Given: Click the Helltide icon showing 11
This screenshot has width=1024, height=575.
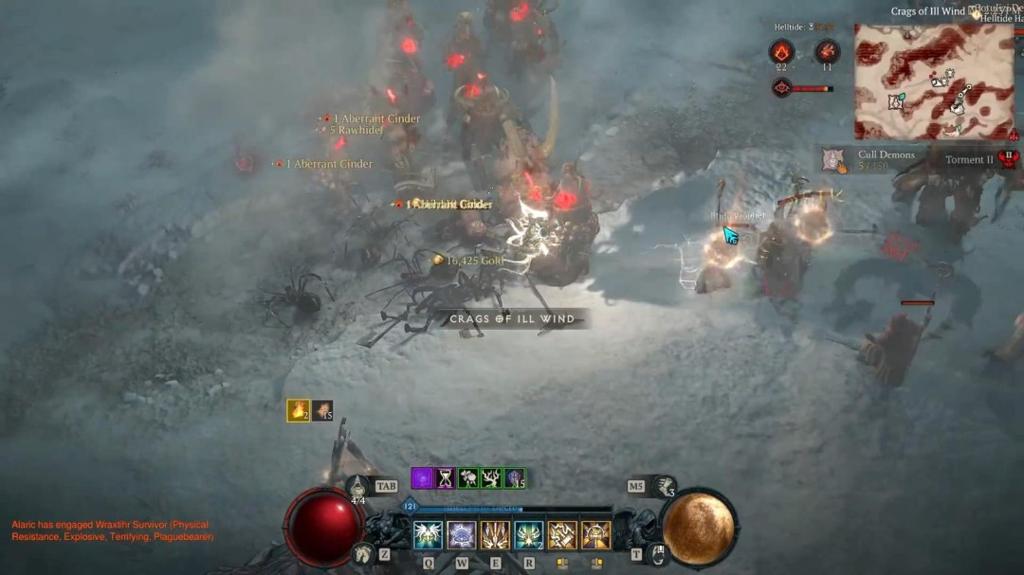Looking at the screenshot, I should point(827,52).
